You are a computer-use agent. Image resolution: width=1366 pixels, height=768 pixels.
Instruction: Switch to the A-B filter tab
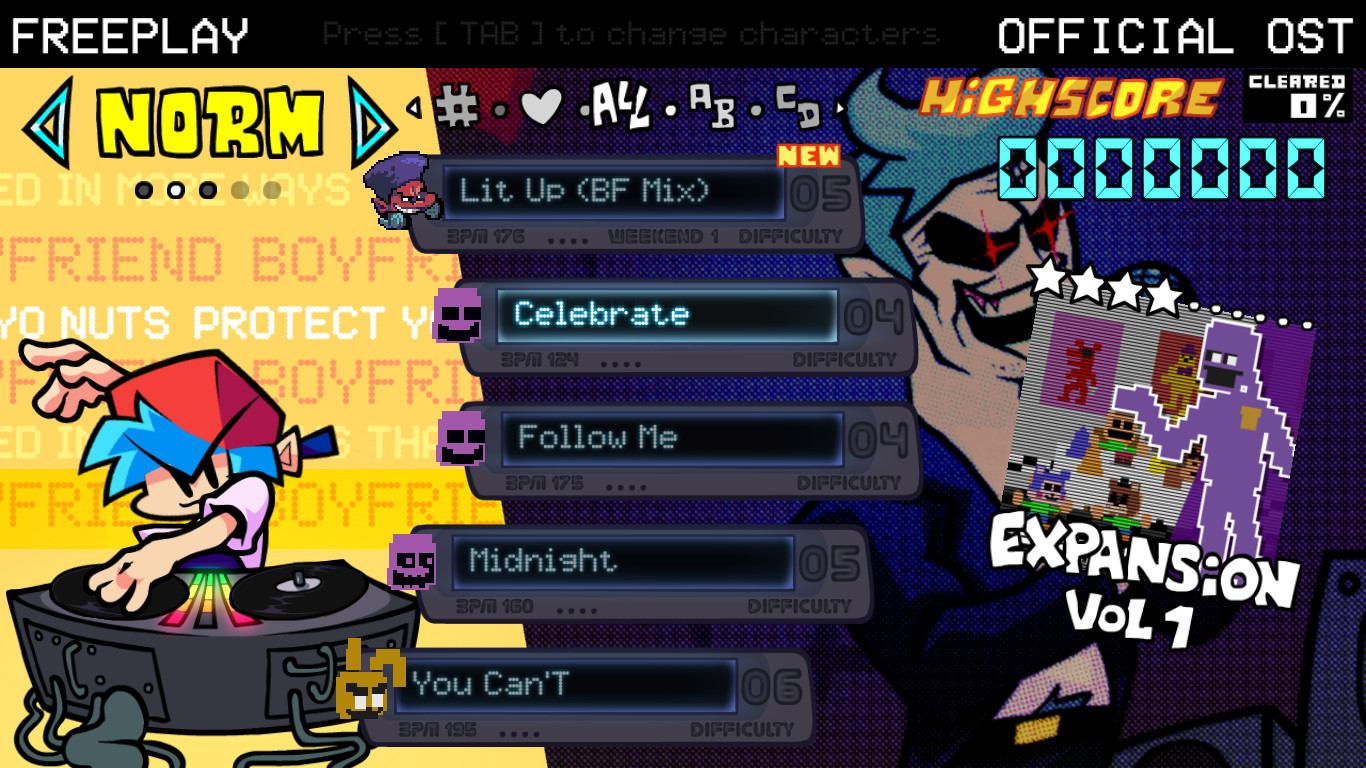(x=713, y=110)
